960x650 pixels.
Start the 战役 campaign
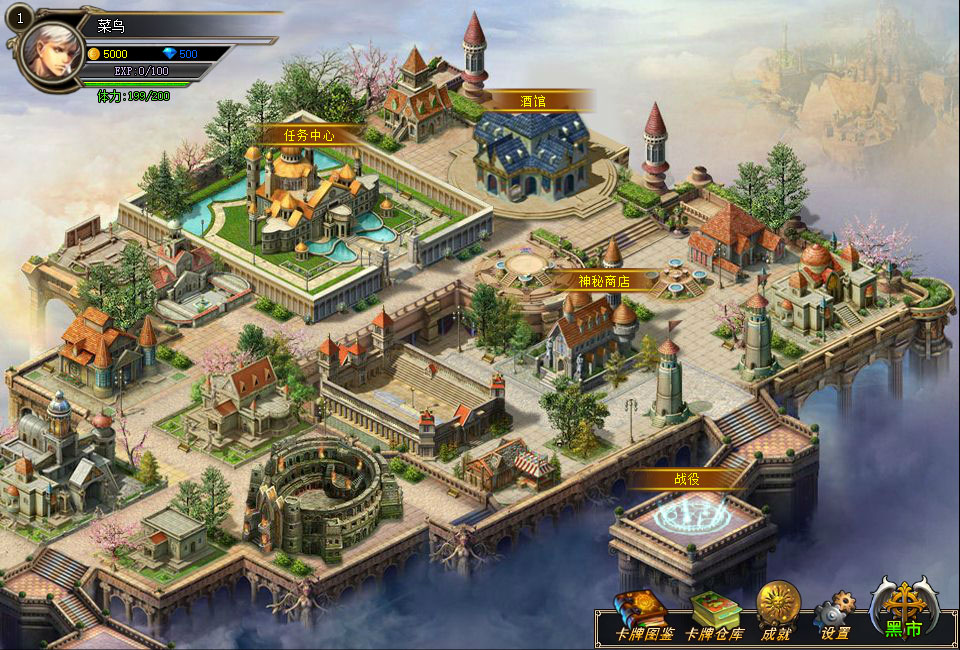(x=686, y=479)
